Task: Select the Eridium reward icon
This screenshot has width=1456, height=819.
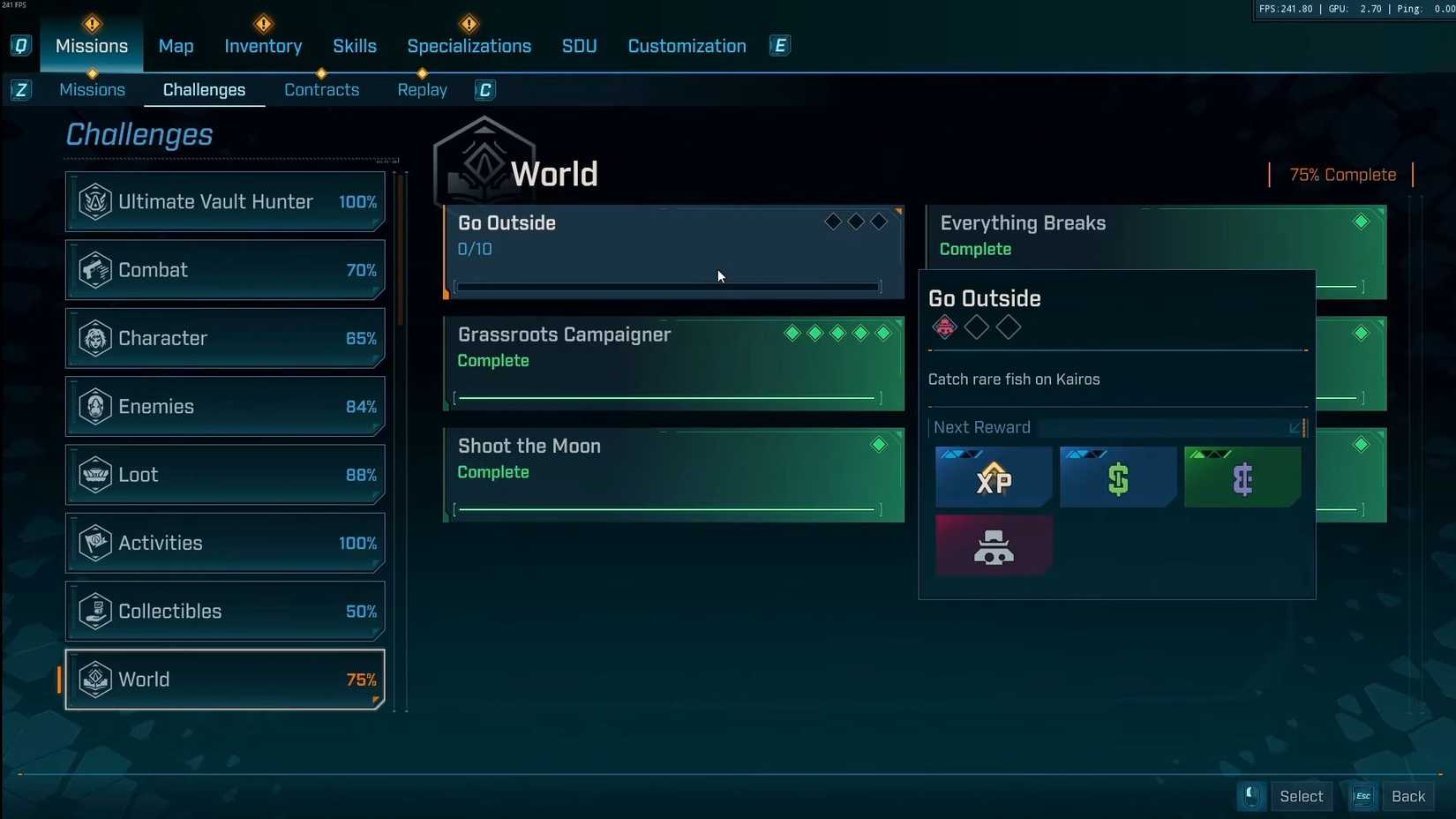Action: (1242, 477)
